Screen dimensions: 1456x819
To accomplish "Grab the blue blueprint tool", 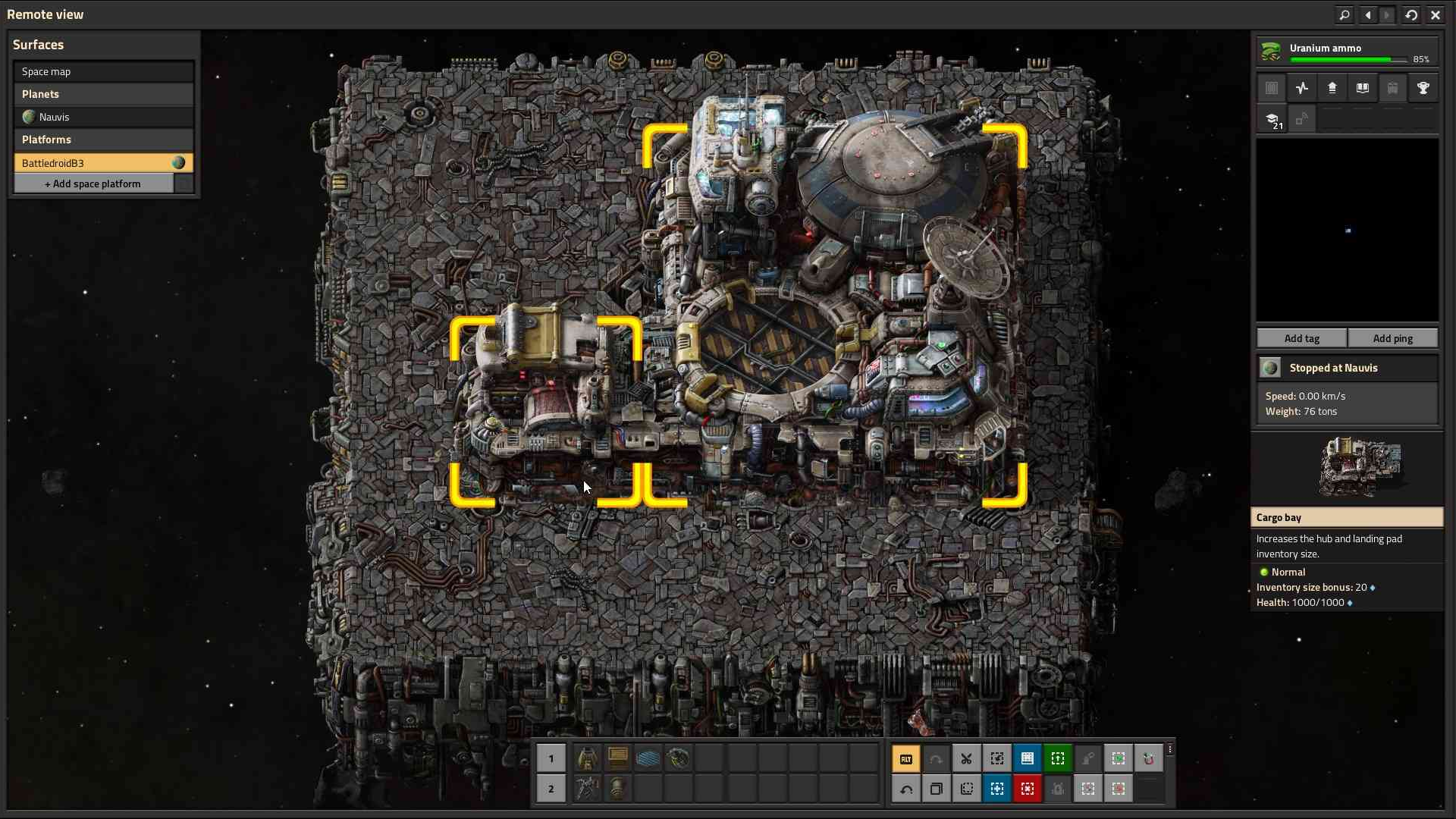I will click(x=1028, y=758).
